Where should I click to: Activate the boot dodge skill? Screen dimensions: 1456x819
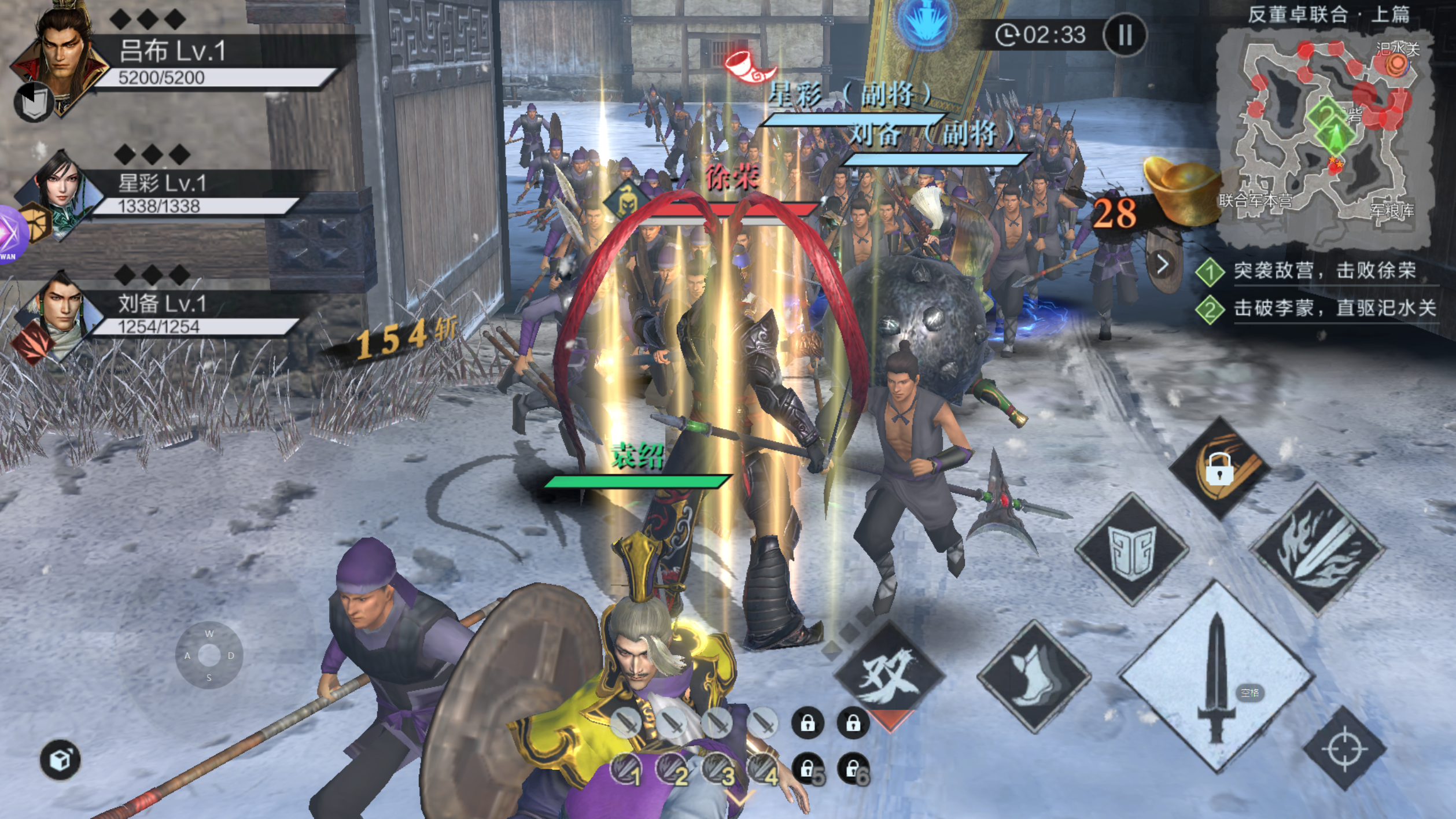point(1034,676)
